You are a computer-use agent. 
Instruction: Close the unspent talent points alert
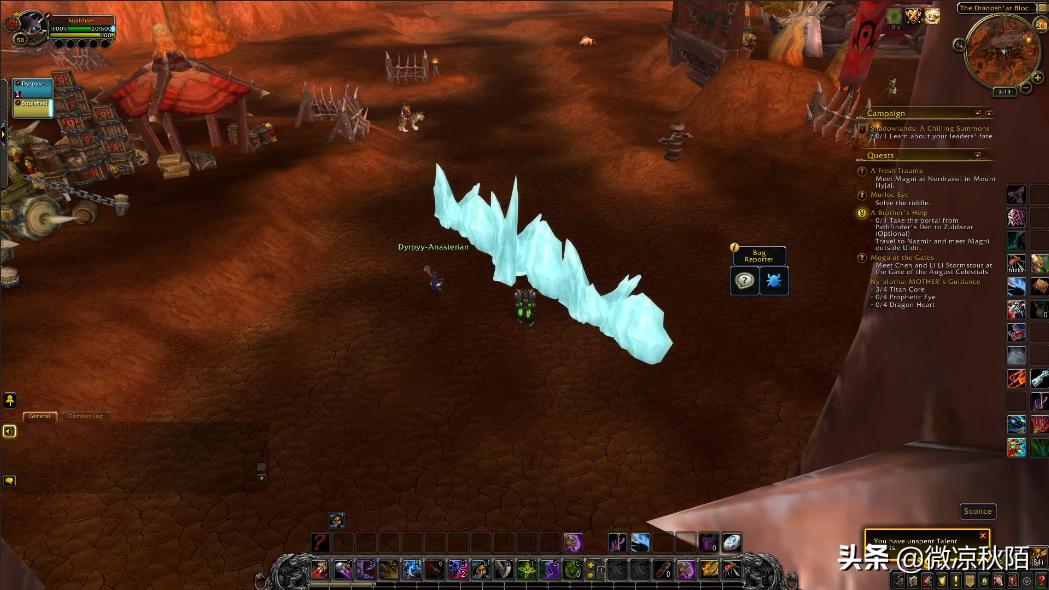click(x=982, y=536)
